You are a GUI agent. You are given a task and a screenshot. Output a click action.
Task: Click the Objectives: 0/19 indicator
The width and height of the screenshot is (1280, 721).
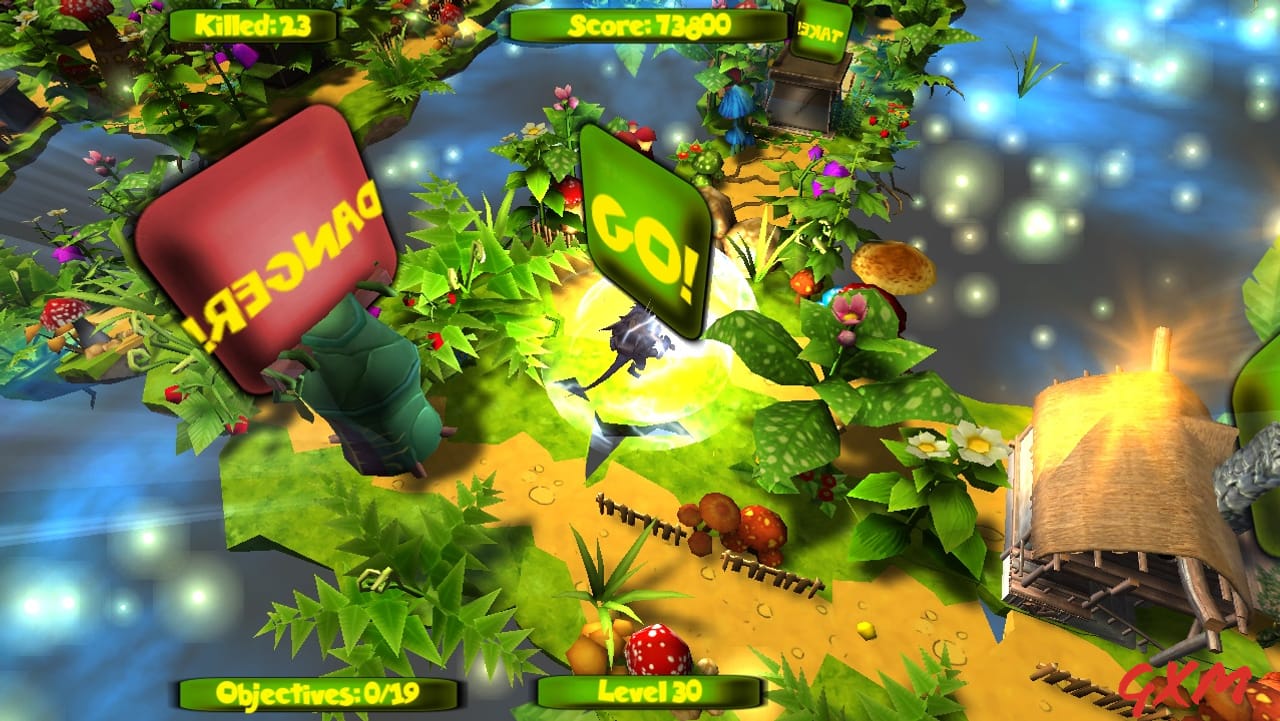pos(316,691)
